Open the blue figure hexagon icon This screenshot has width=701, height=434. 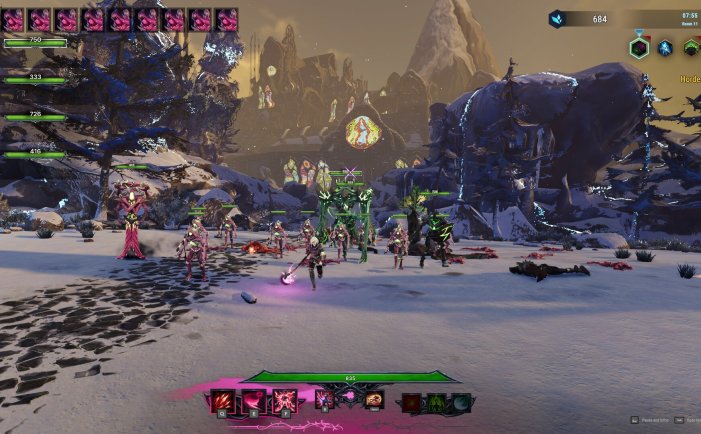point(665,47)
